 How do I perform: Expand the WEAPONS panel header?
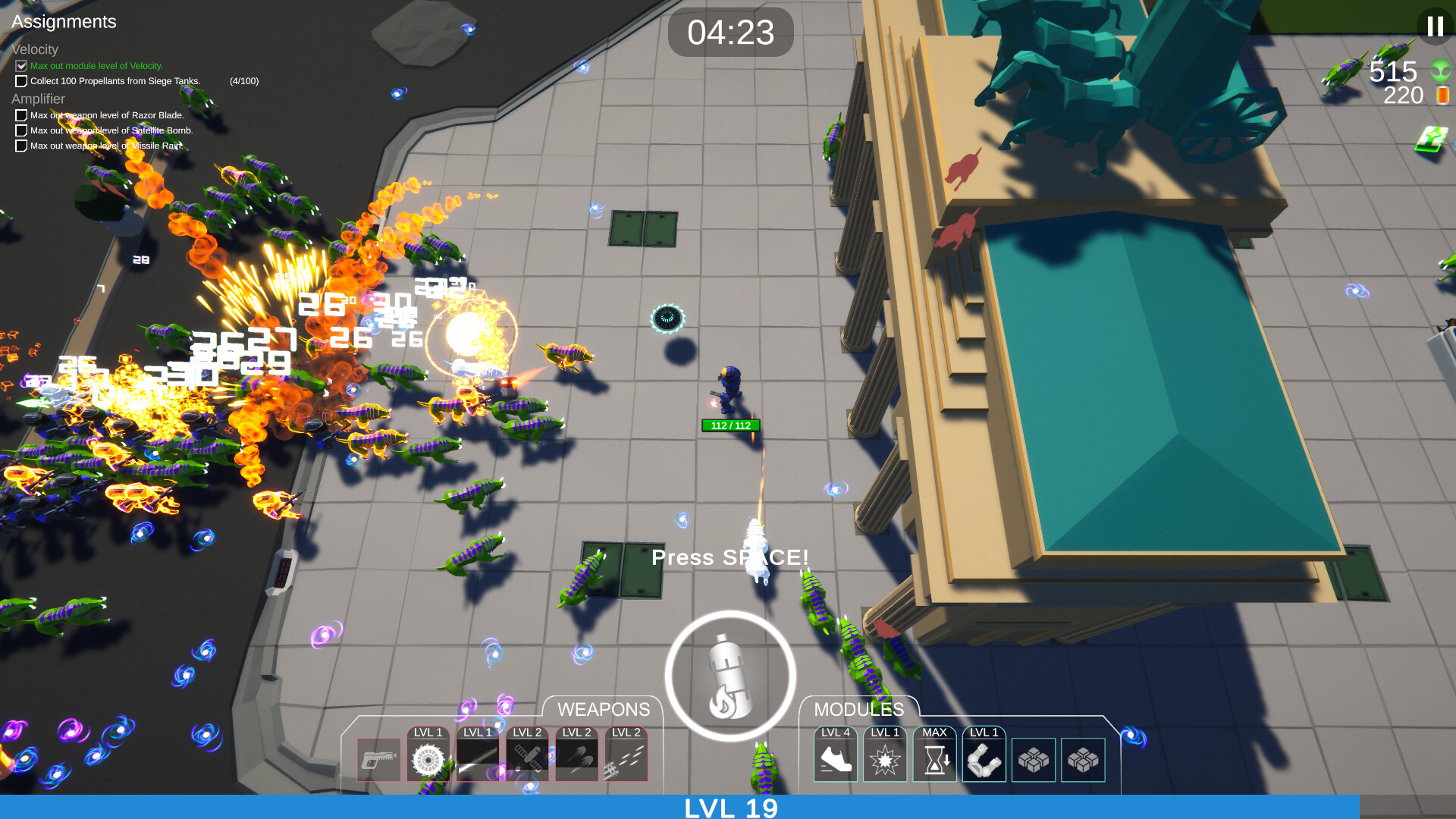click(603, 710)
